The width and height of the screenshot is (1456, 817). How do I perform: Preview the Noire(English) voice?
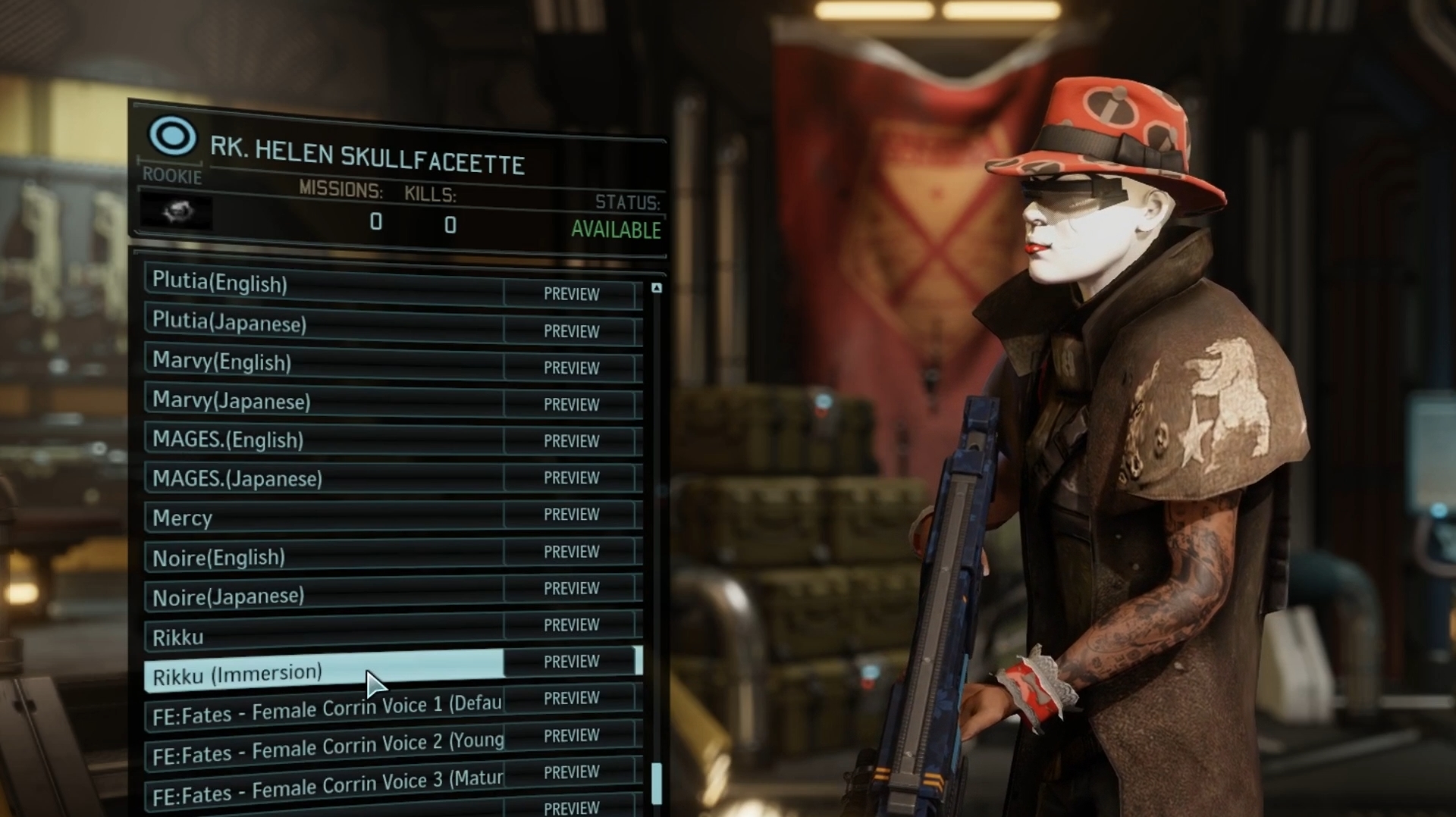pyautogui.click(x=571, y=552)
